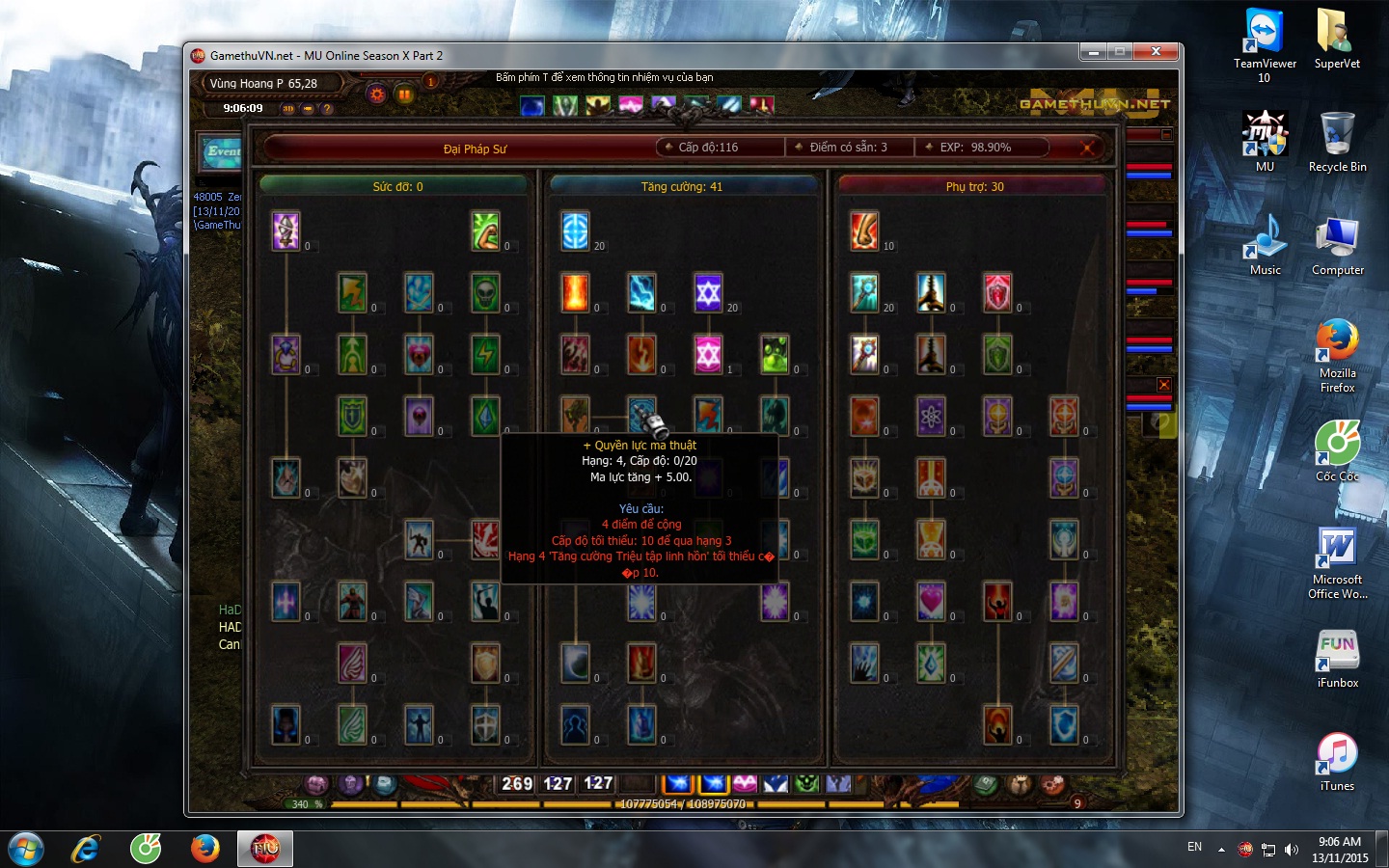Select the flexing arm skill icon

tap(485, 231)
